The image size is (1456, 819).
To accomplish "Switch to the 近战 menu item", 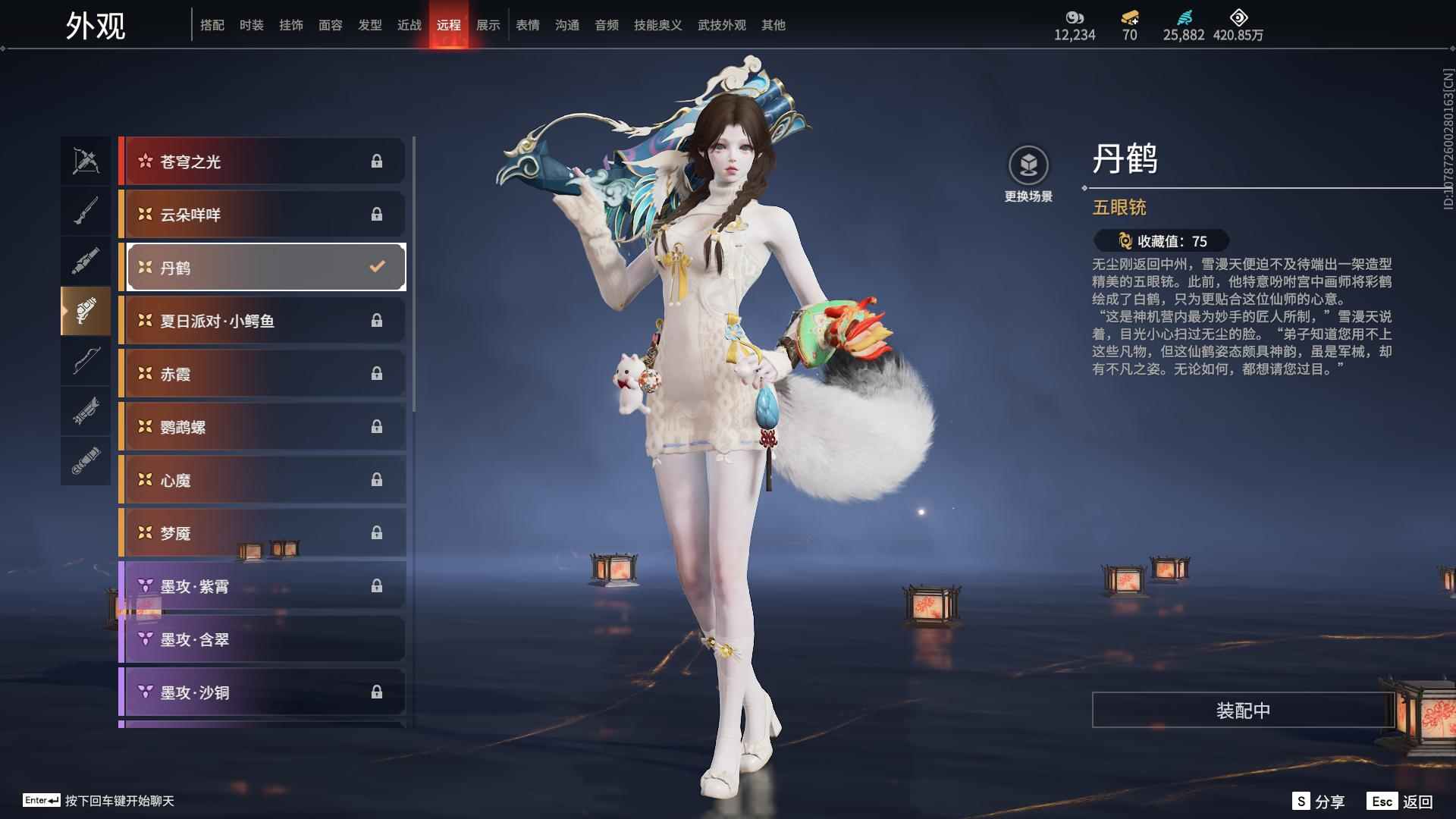I will tap(409, 24).
